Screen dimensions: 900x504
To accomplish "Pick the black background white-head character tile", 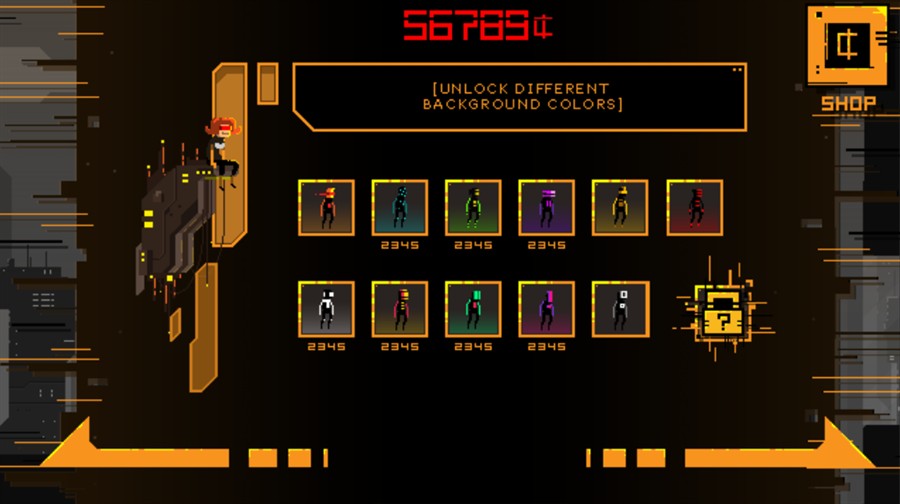I will 620,308.
